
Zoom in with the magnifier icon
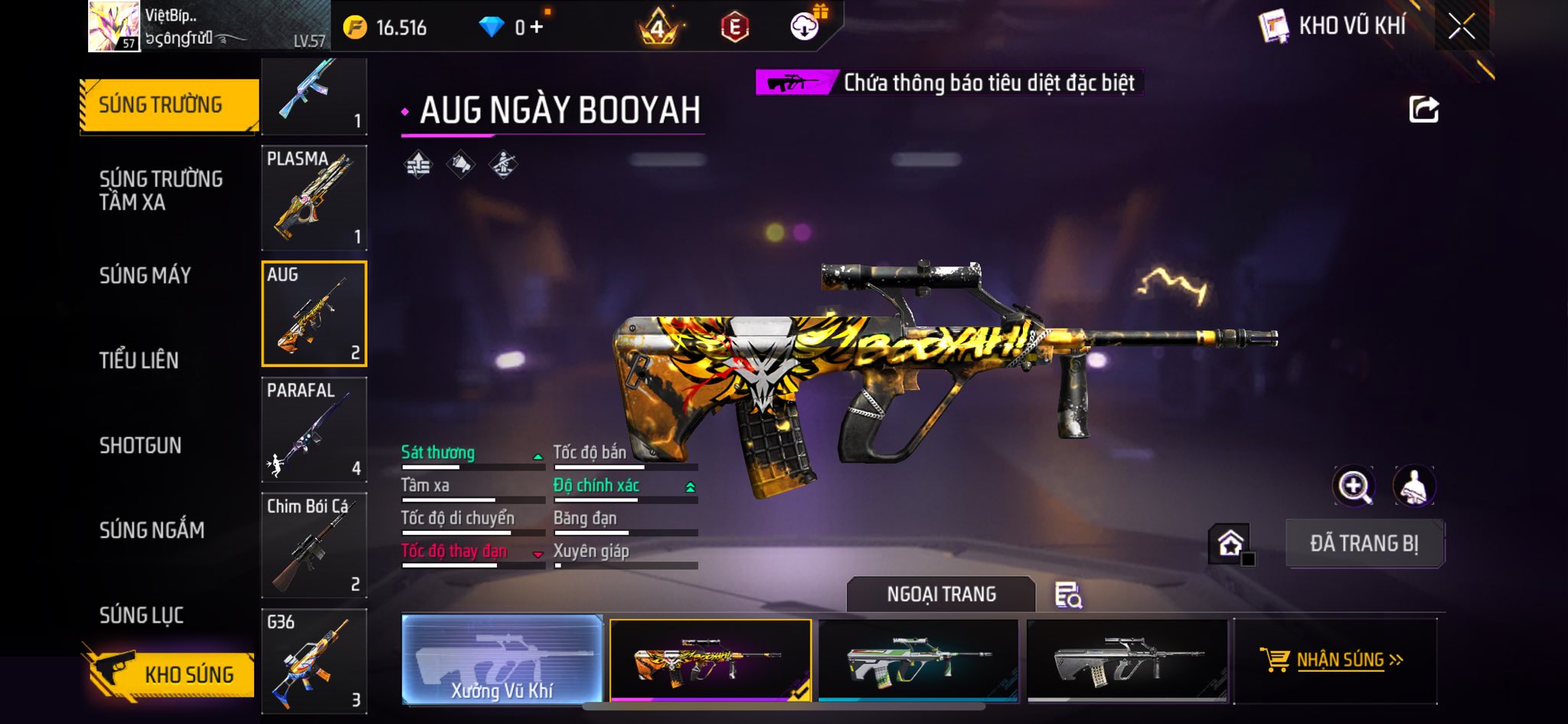[1354, 486]
